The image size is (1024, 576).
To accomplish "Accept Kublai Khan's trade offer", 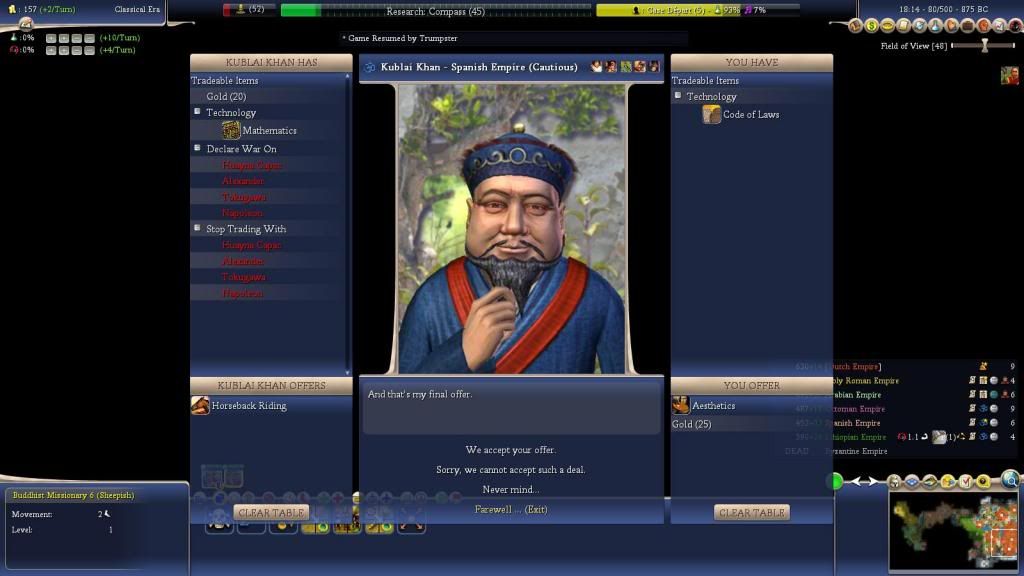I will [x=510, y=450].
